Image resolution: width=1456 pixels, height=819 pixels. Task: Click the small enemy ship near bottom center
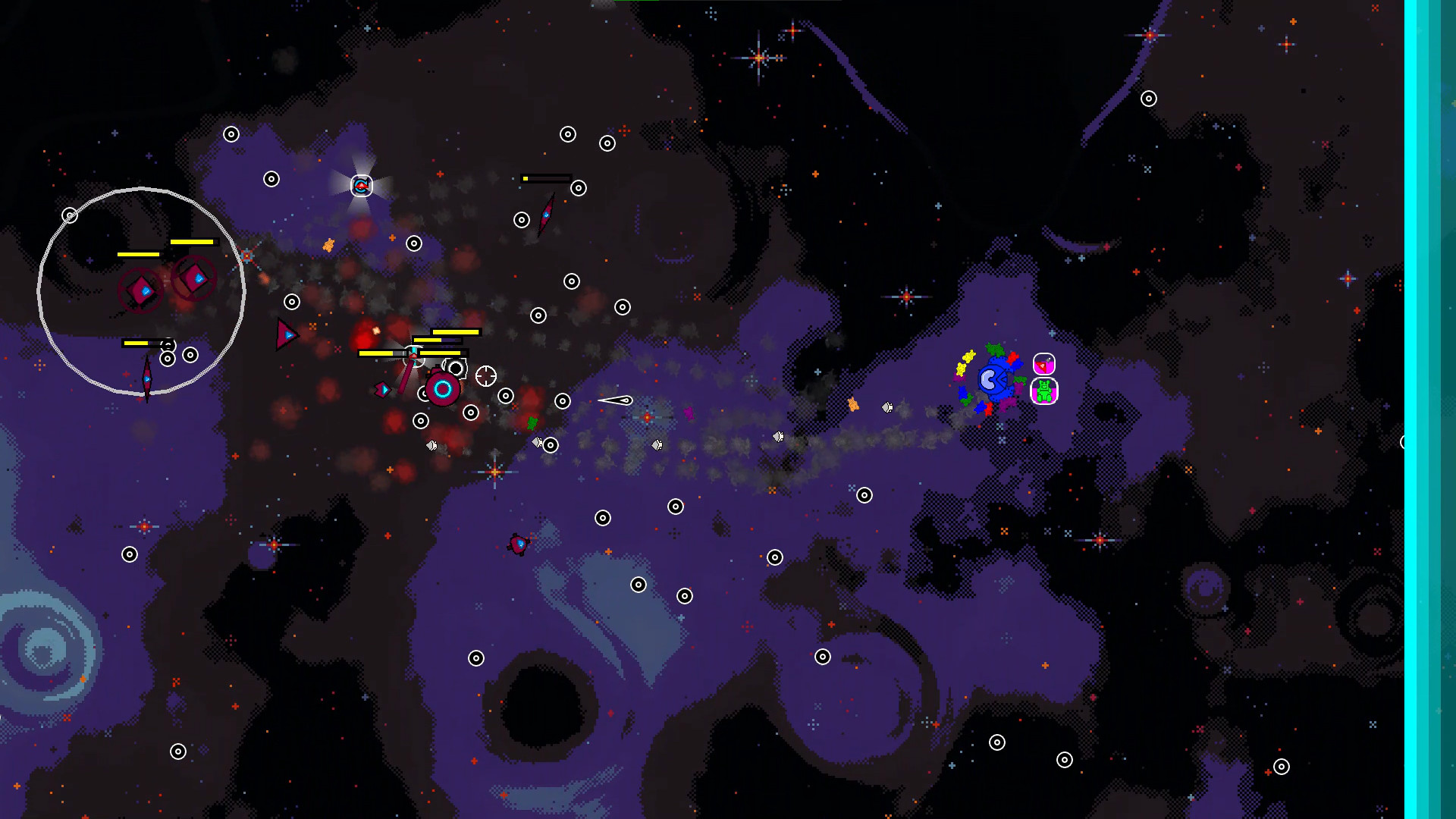click(519, 544)
